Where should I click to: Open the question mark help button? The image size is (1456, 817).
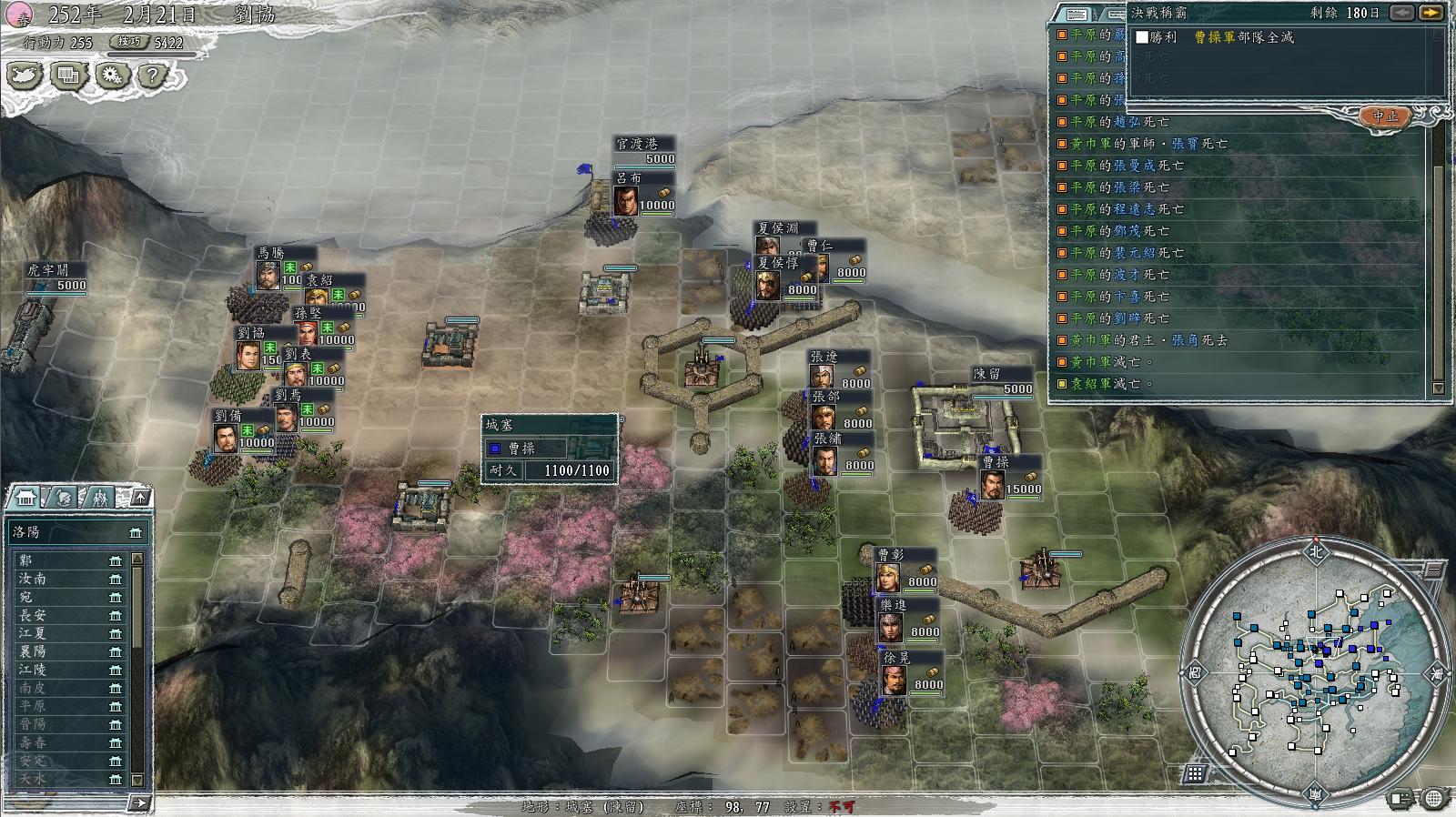click(x=153, y=76)
